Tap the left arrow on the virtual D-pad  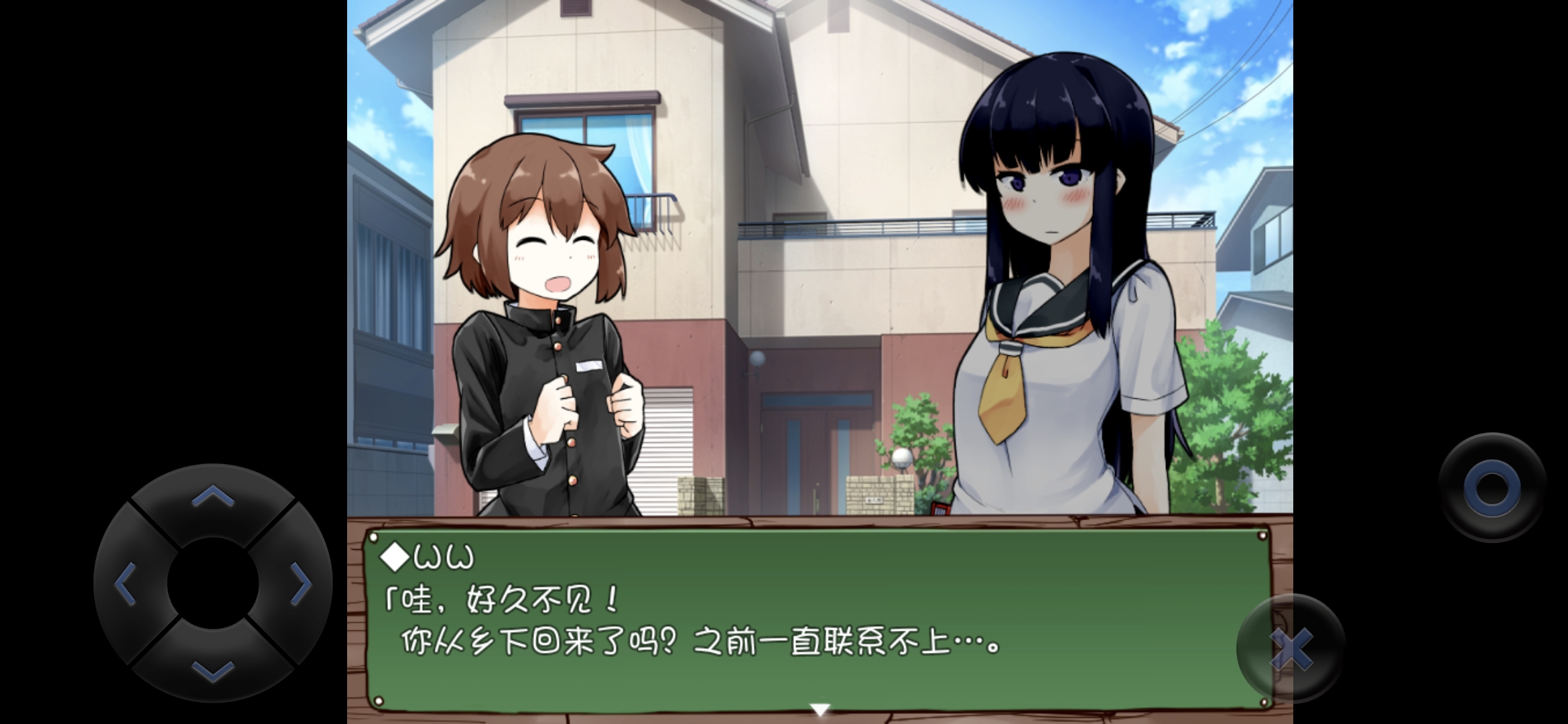[x=125, y=584]
